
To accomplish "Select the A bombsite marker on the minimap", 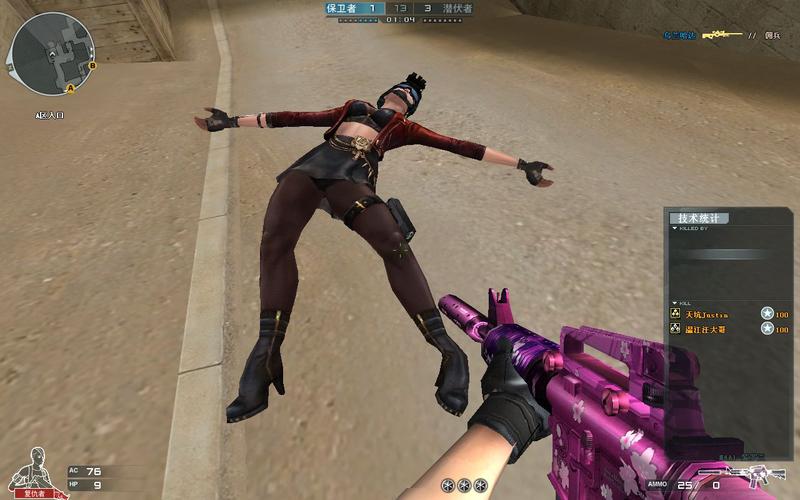I will (70, 87).
